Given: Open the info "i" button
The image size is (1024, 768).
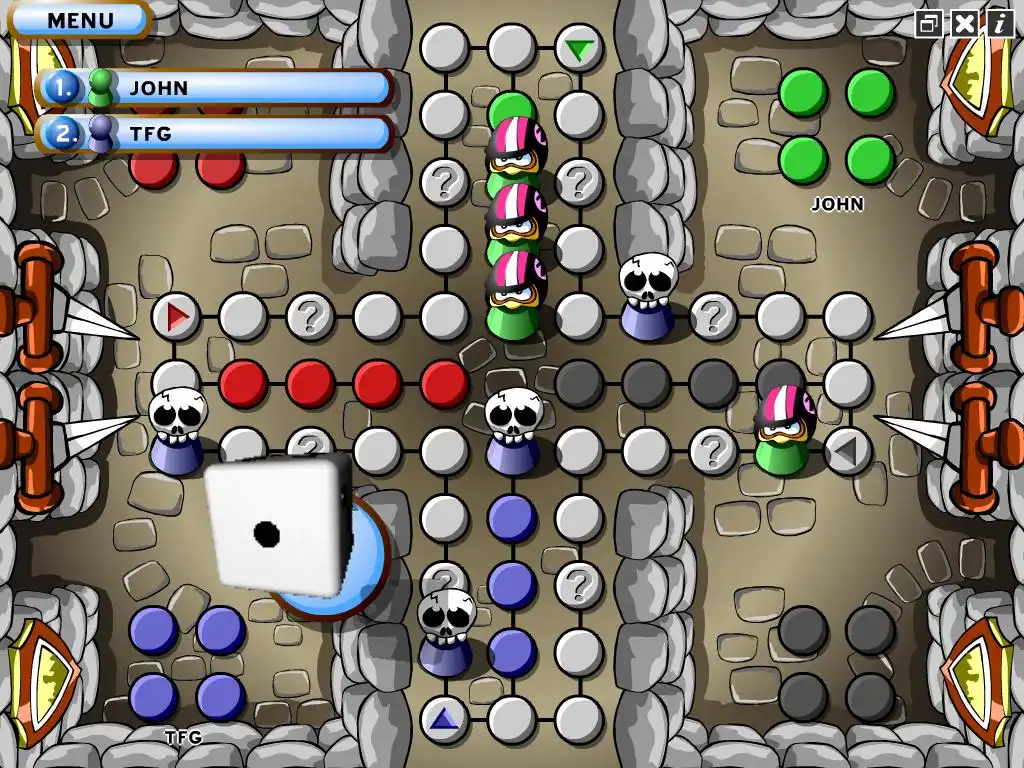Looking at the screenshot, I should click(999, 23).
